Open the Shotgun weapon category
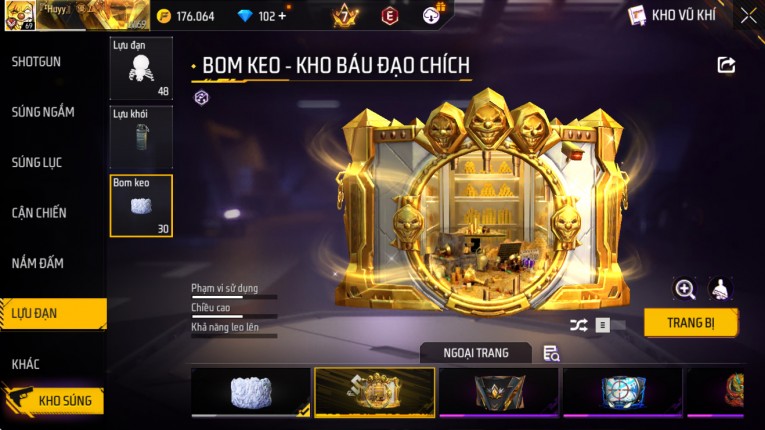 tap(37, 62)
